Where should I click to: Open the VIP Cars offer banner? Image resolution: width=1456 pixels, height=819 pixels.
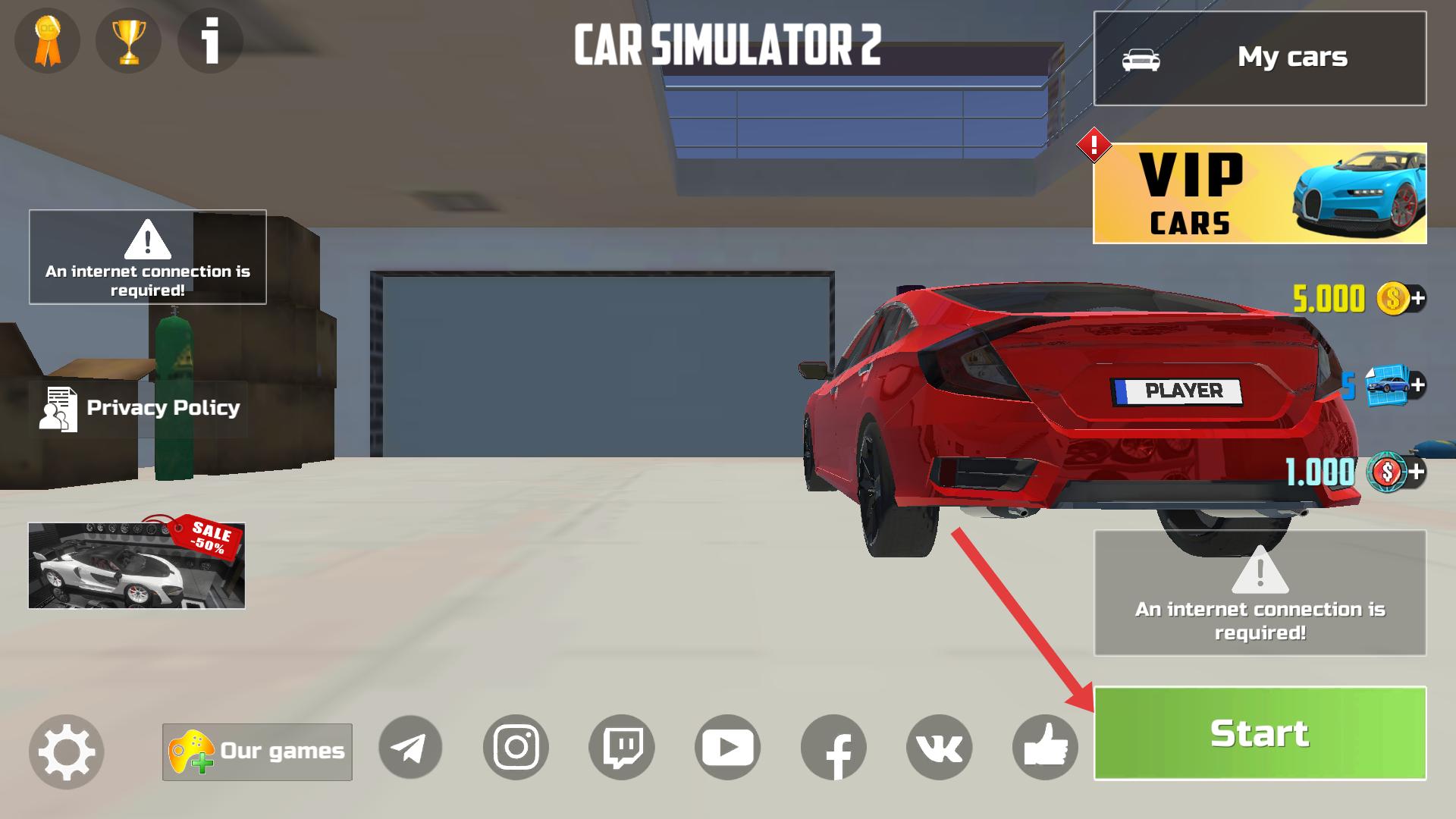1260,193
